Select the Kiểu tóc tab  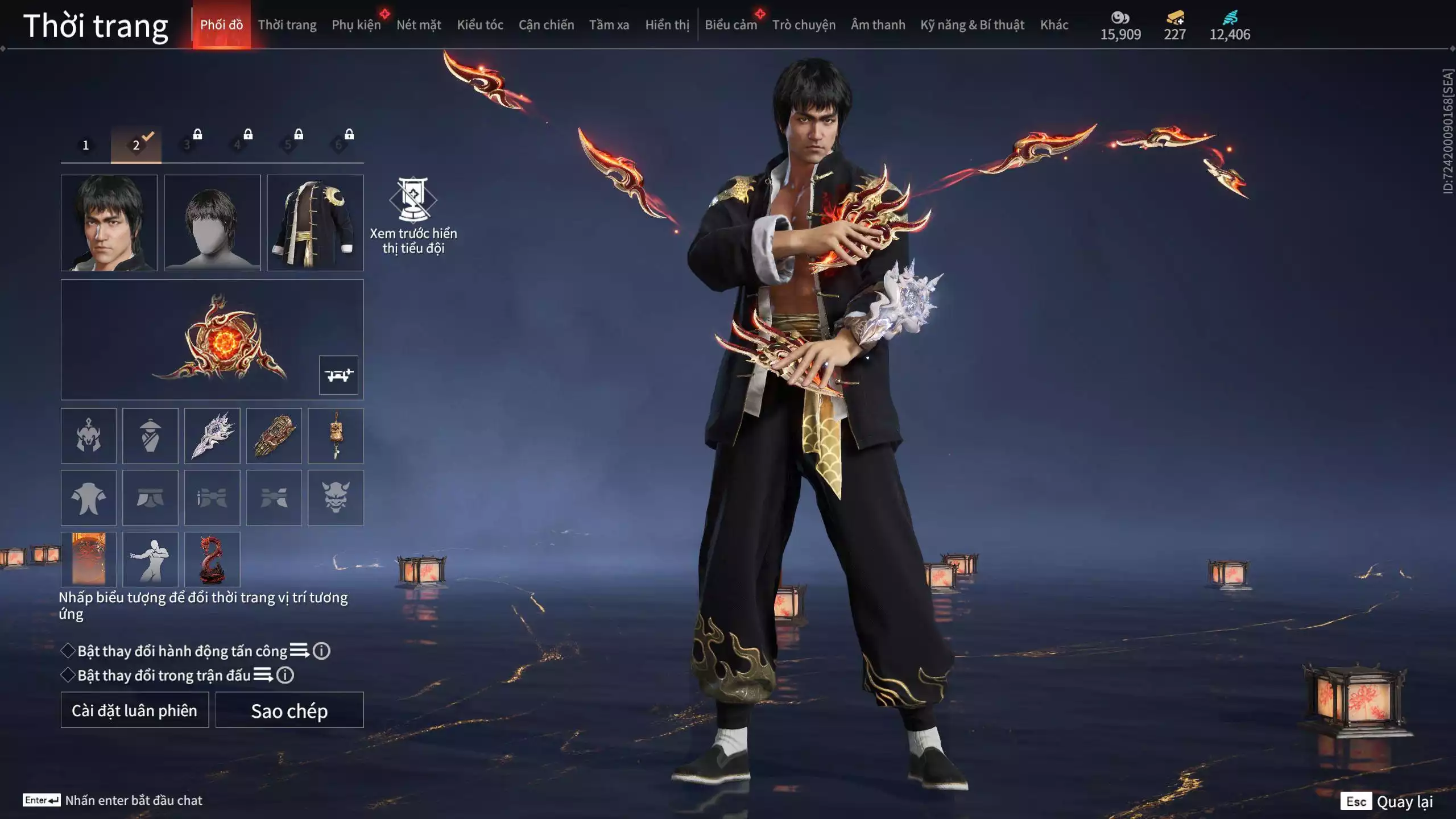tap(479, 25)
